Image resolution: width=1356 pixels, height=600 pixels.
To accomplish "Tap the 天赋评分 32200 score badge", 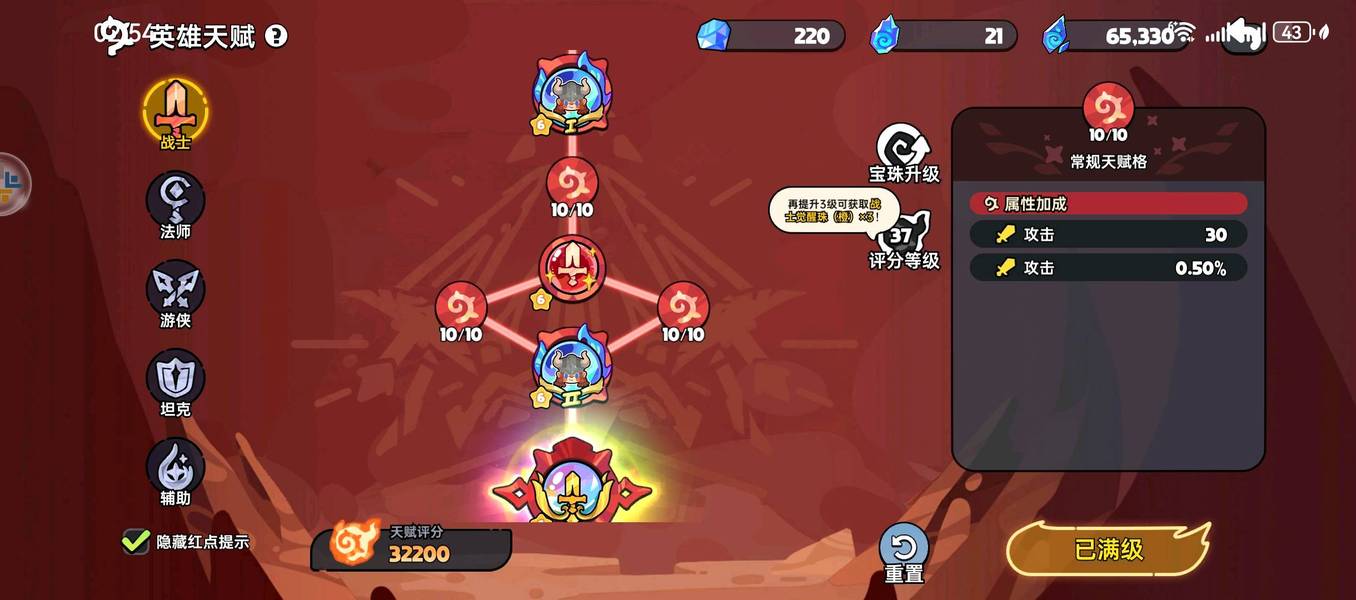I will (410, 546).
